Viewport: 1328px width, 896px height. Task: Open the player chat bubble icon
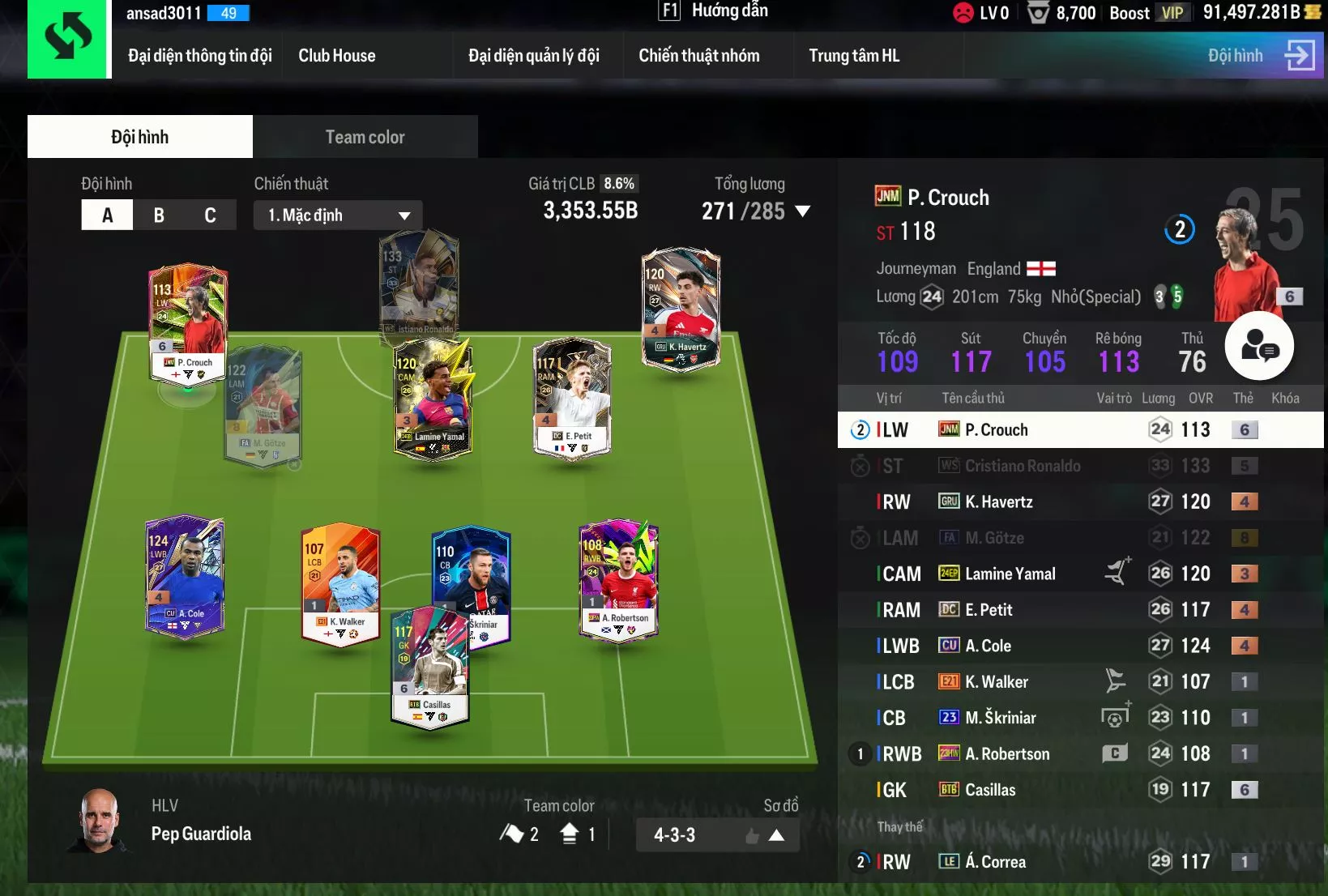1258,346
